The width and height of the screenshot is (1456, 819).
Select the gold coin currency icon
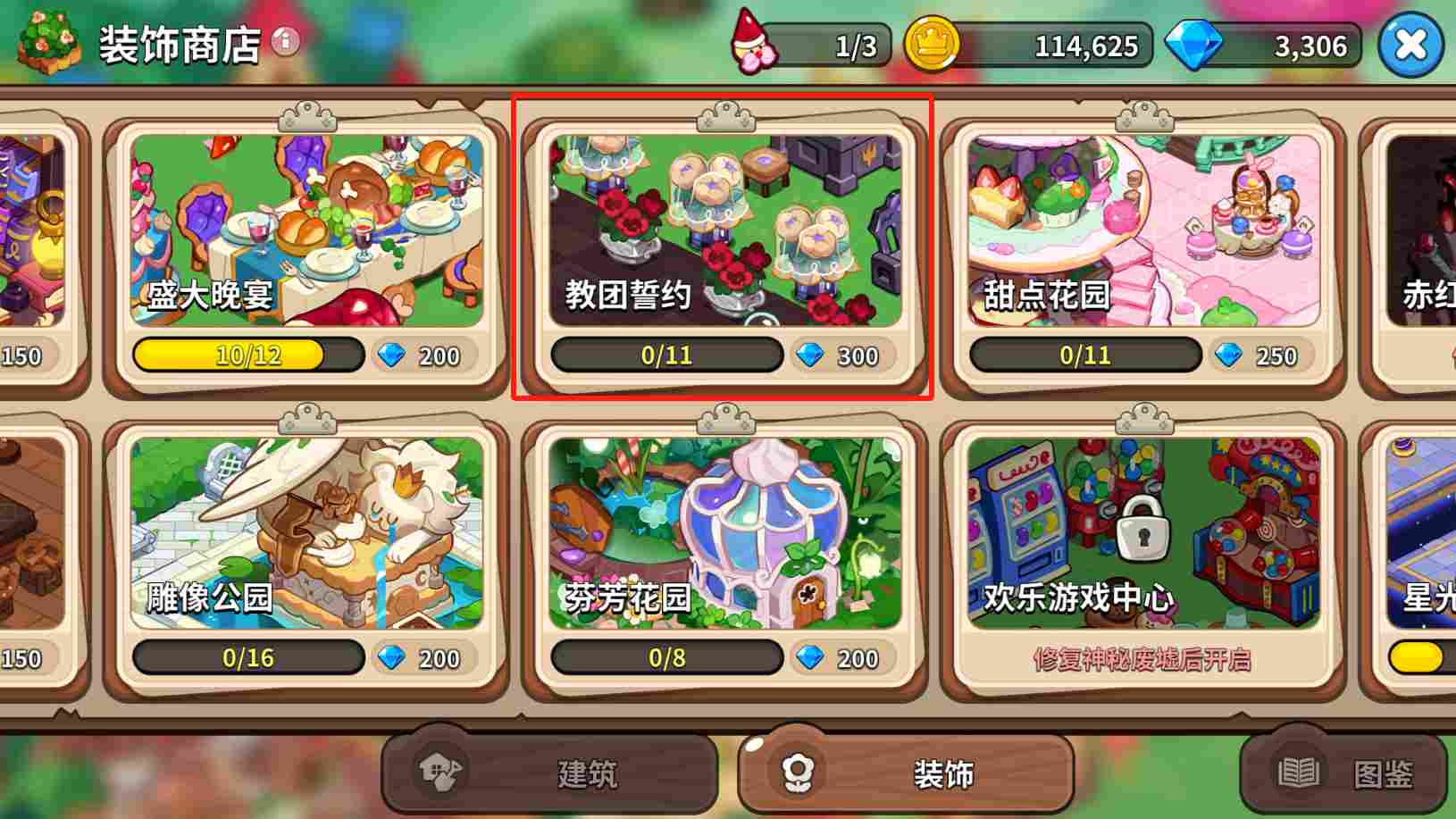[930, 45]
